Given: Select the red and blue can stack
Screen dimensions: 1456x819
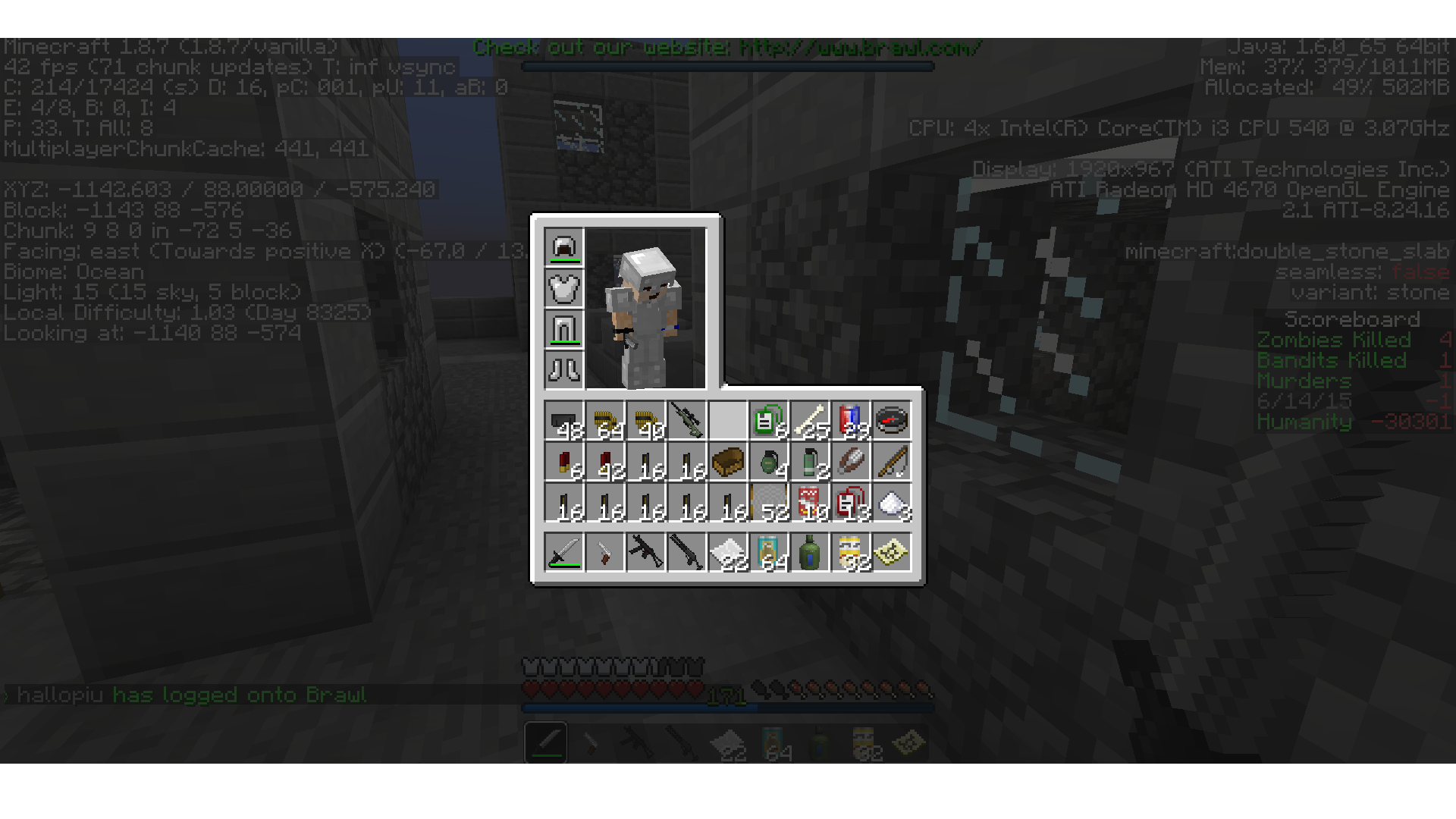Looking at the screenshot, I should 850,420.
